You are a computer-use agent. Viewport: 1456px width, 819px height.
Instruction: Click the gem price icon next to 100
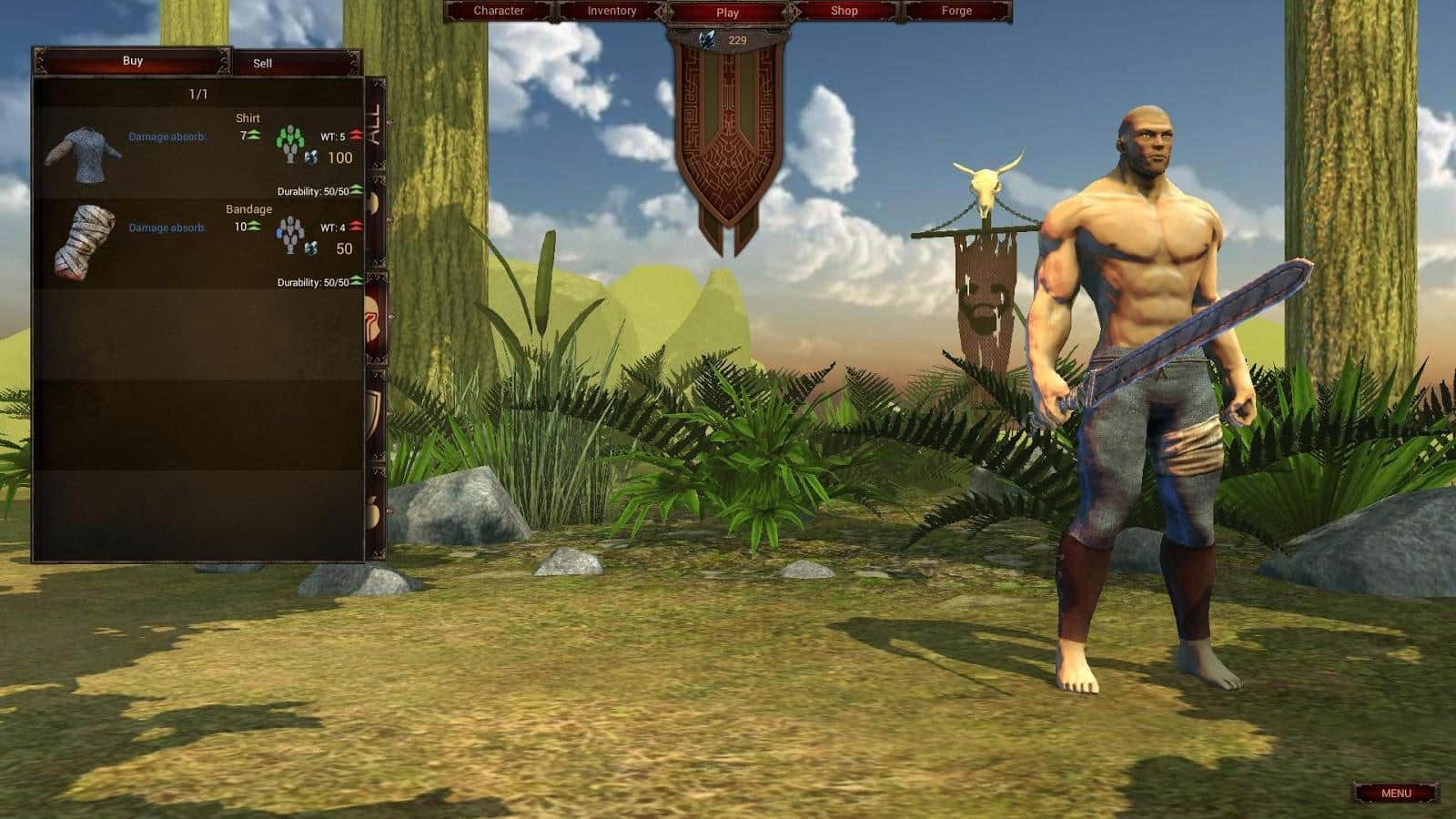310,157
